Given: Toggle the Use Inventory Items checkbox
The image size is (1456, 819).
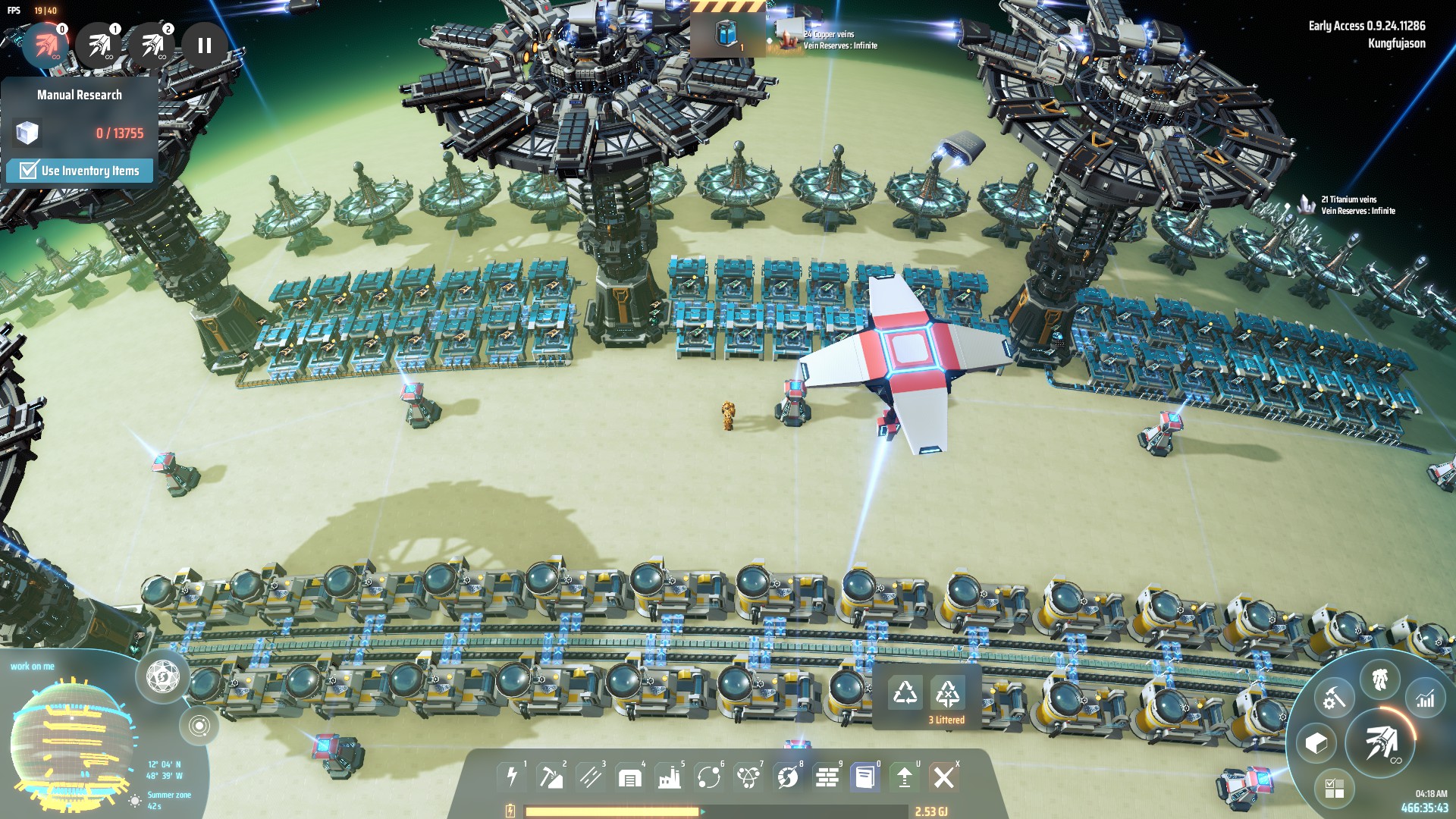Looking at the screenshot, I should (29, 171).
